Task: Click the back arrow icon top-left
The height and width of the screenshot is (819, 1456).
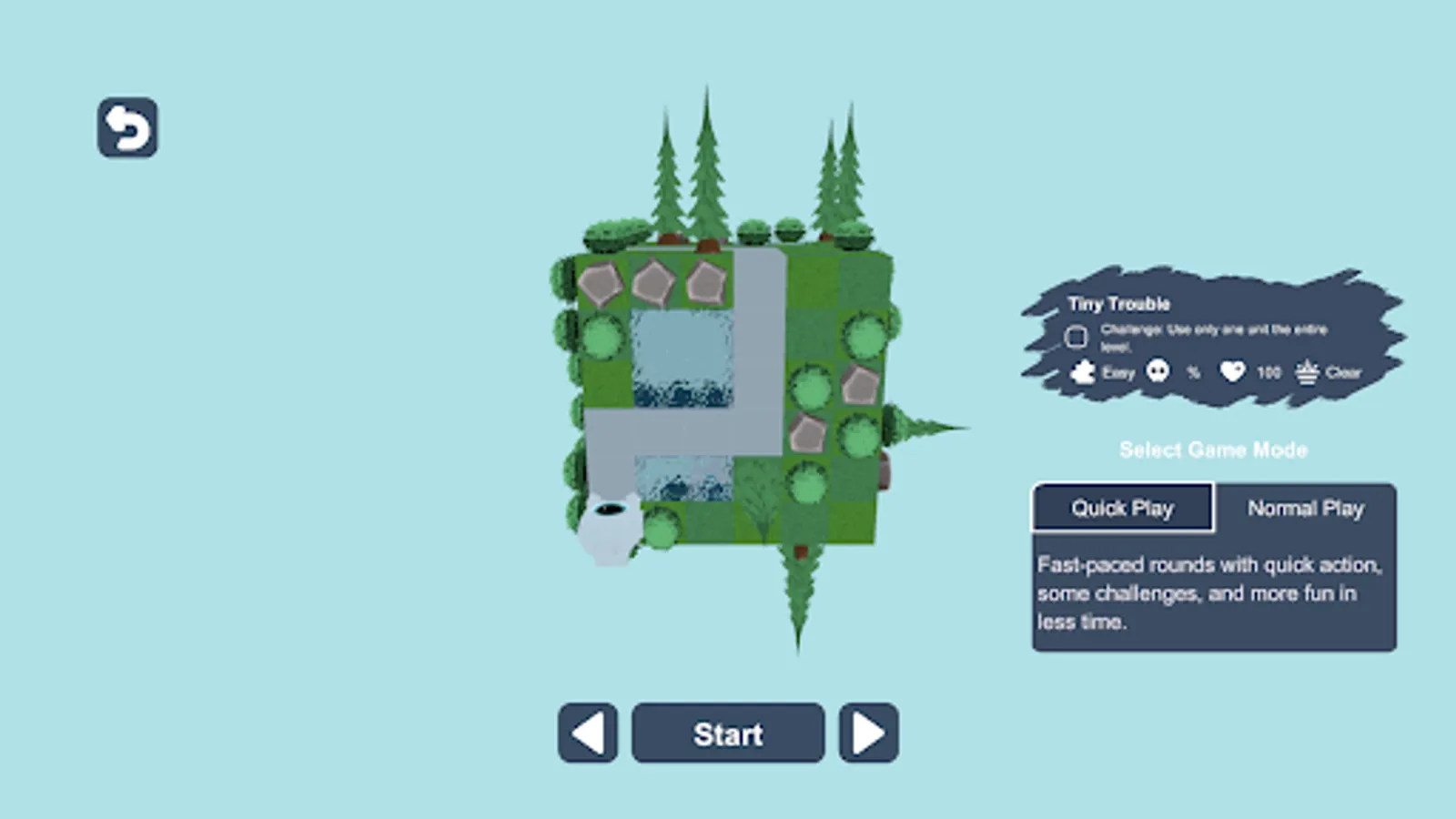Action: point(126,125)
